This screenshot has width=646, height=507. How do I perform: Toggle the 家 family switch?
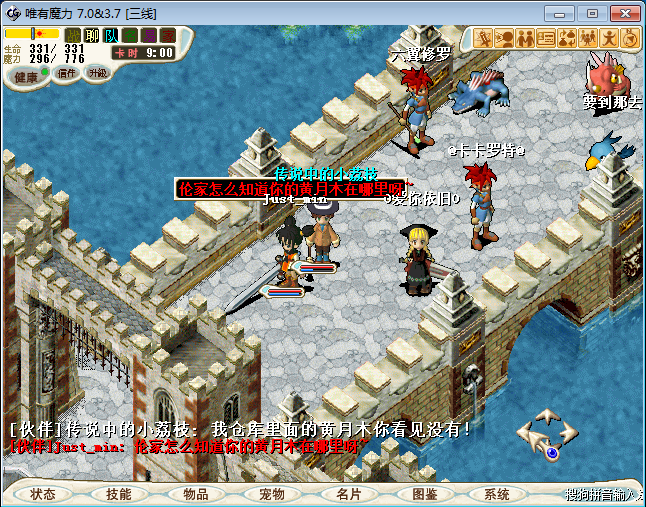pos(167,35)
